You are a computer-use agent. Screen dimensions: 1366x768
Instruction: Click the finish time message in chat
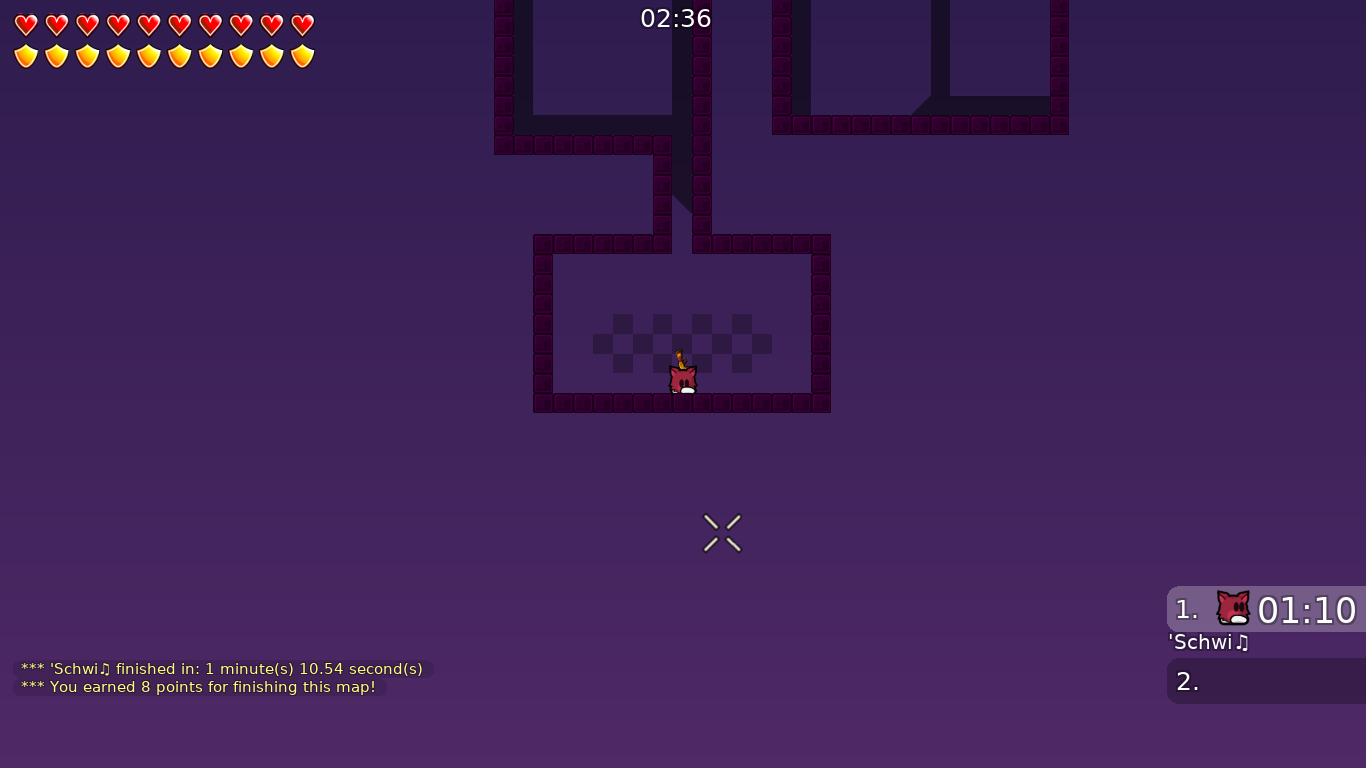(220, 669)
